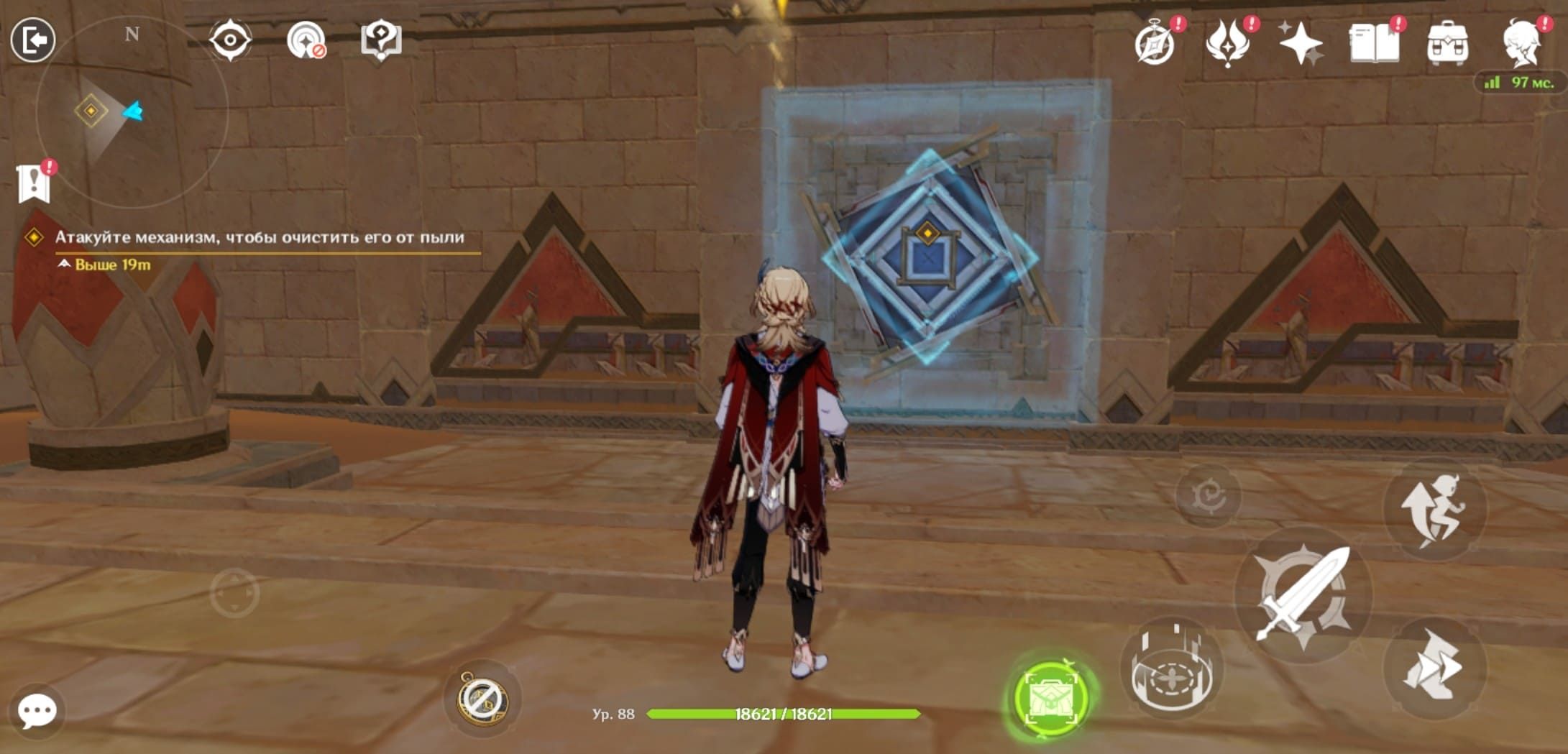The image size is (1568, 754).
Task: Open the wish four-pointed star icon
Action: pyautogui.click(x=1301, y=43)
